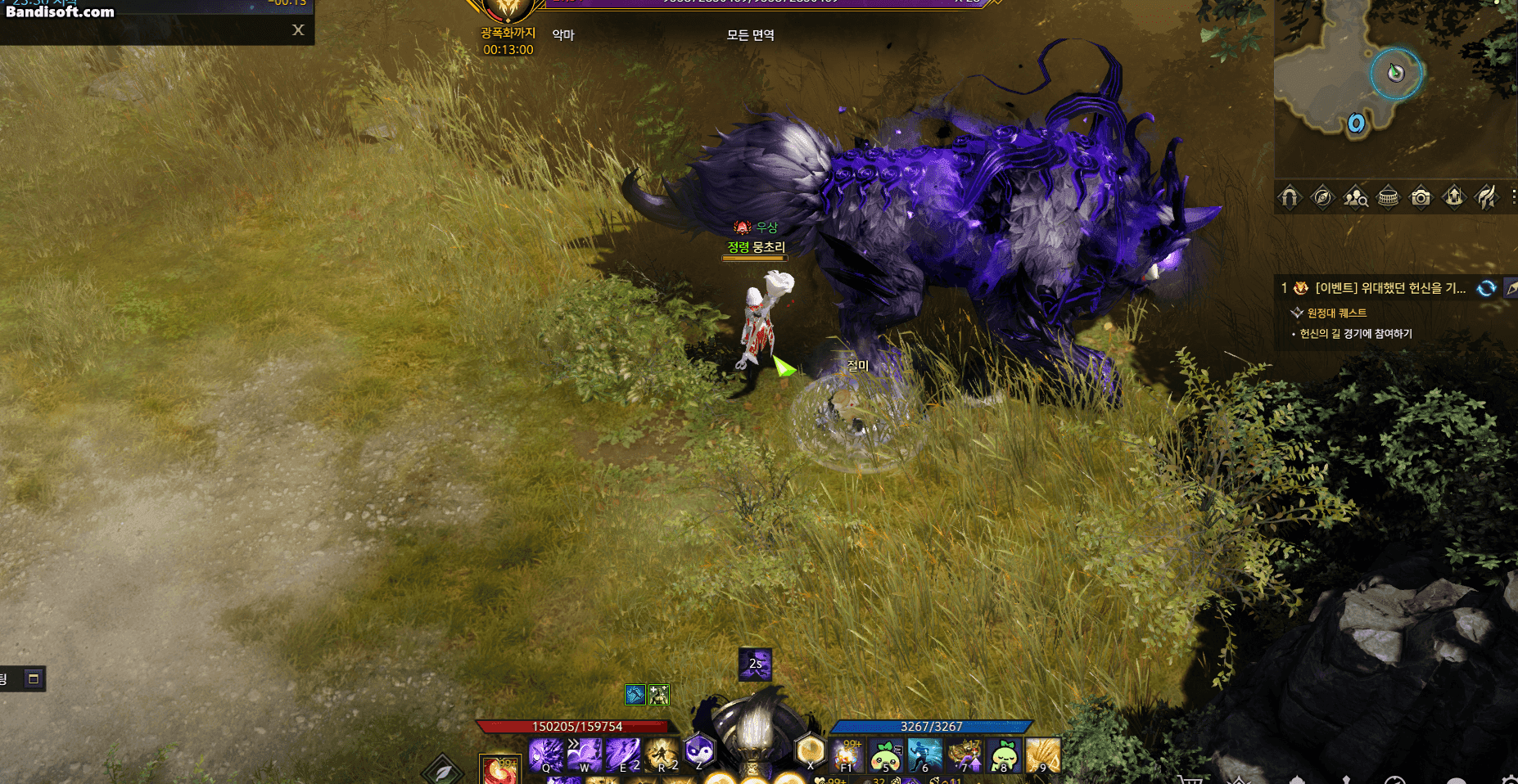
Task: Click the blue swirl portal marker on minimap
Action: point(1356,124)
